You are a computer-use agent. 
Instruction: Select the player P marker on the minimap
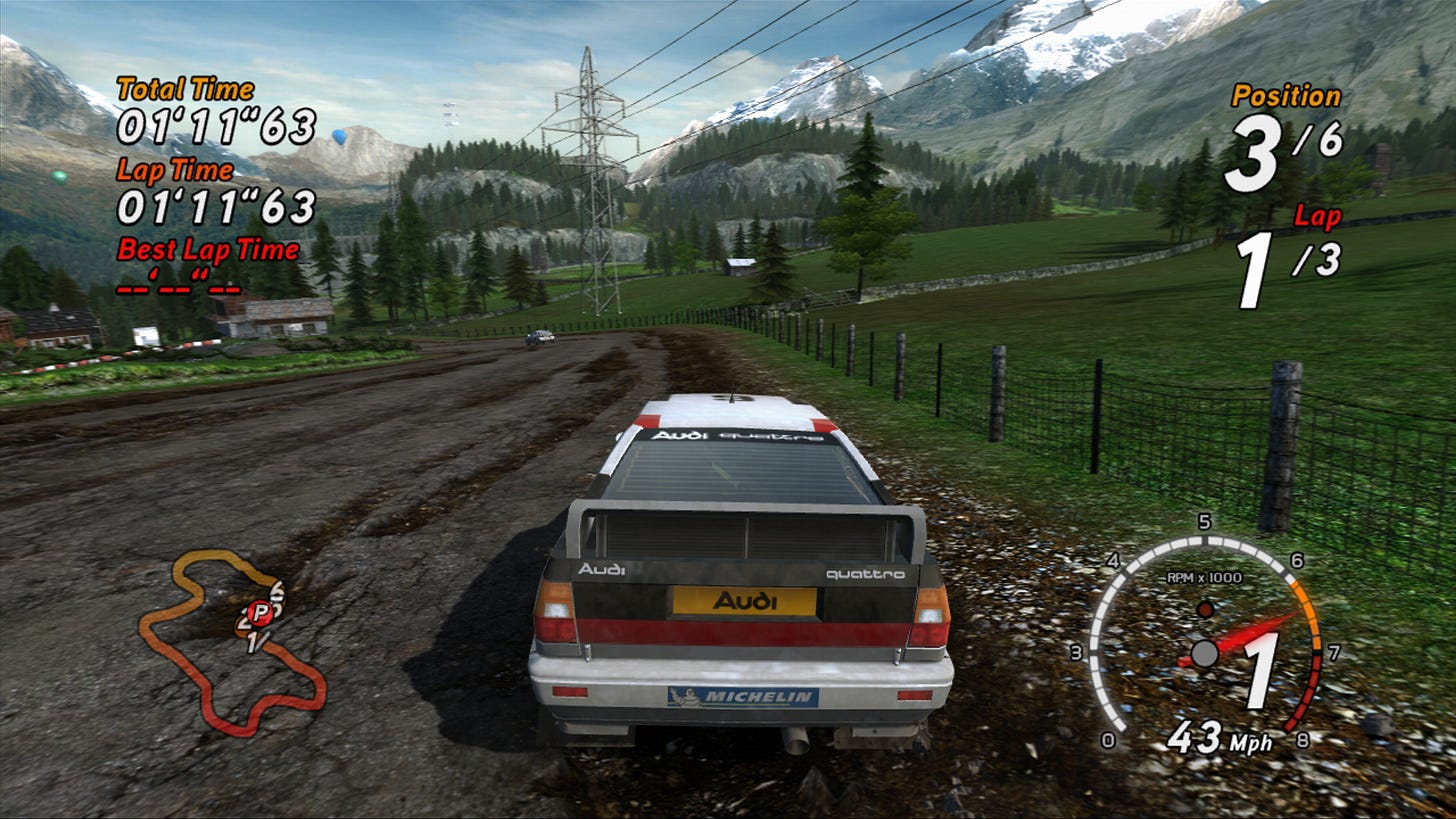pyautogui.click(x=260, y=612)
